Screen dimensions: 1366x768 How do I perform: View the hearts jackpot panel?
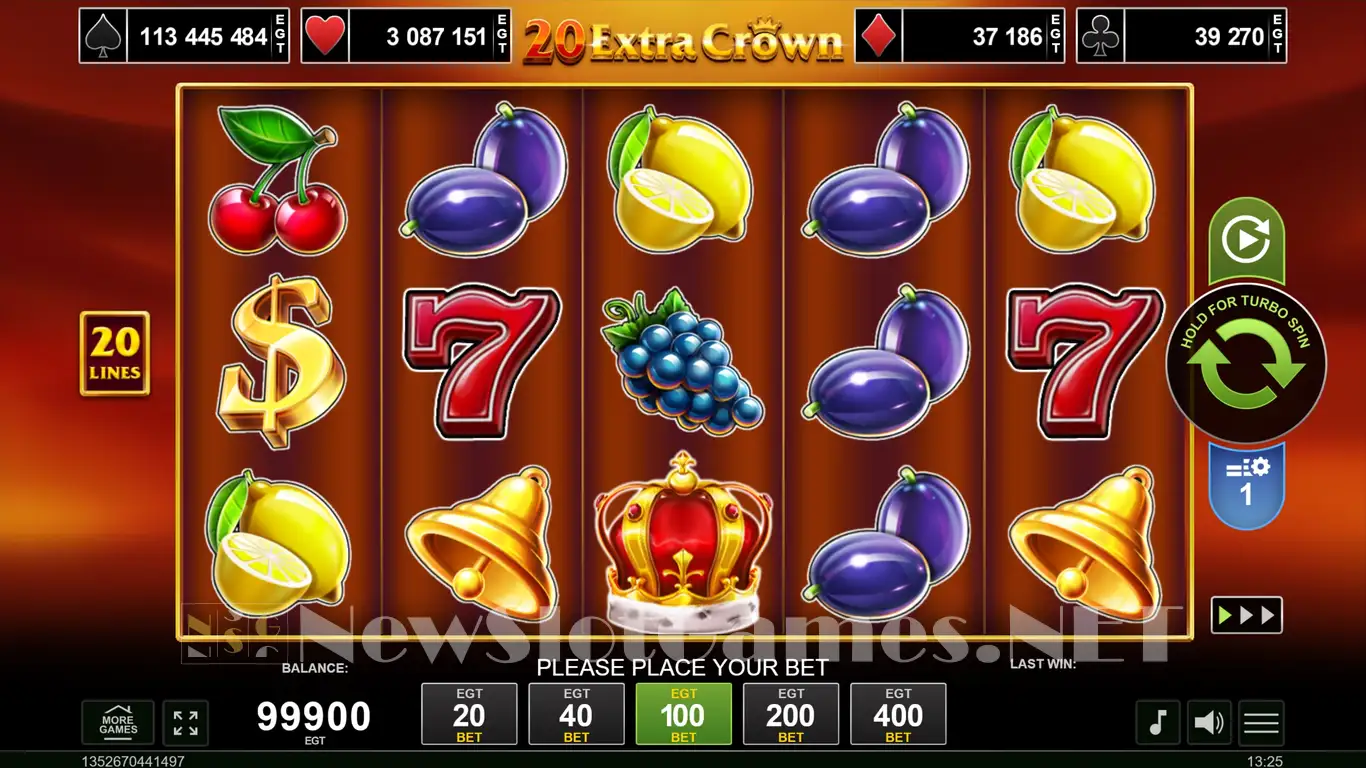[405, 37]
